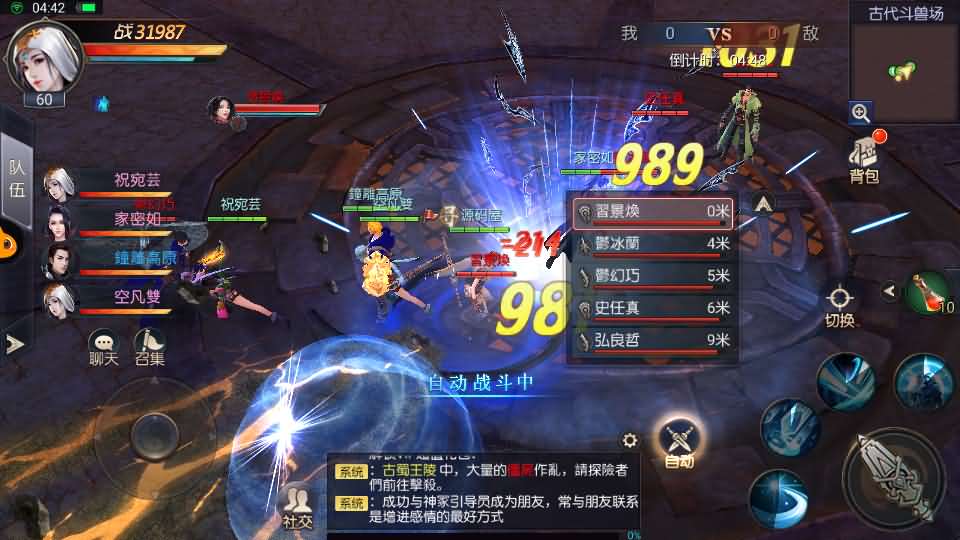Open the gear settings beside the chat log

[x=630, y=440]
